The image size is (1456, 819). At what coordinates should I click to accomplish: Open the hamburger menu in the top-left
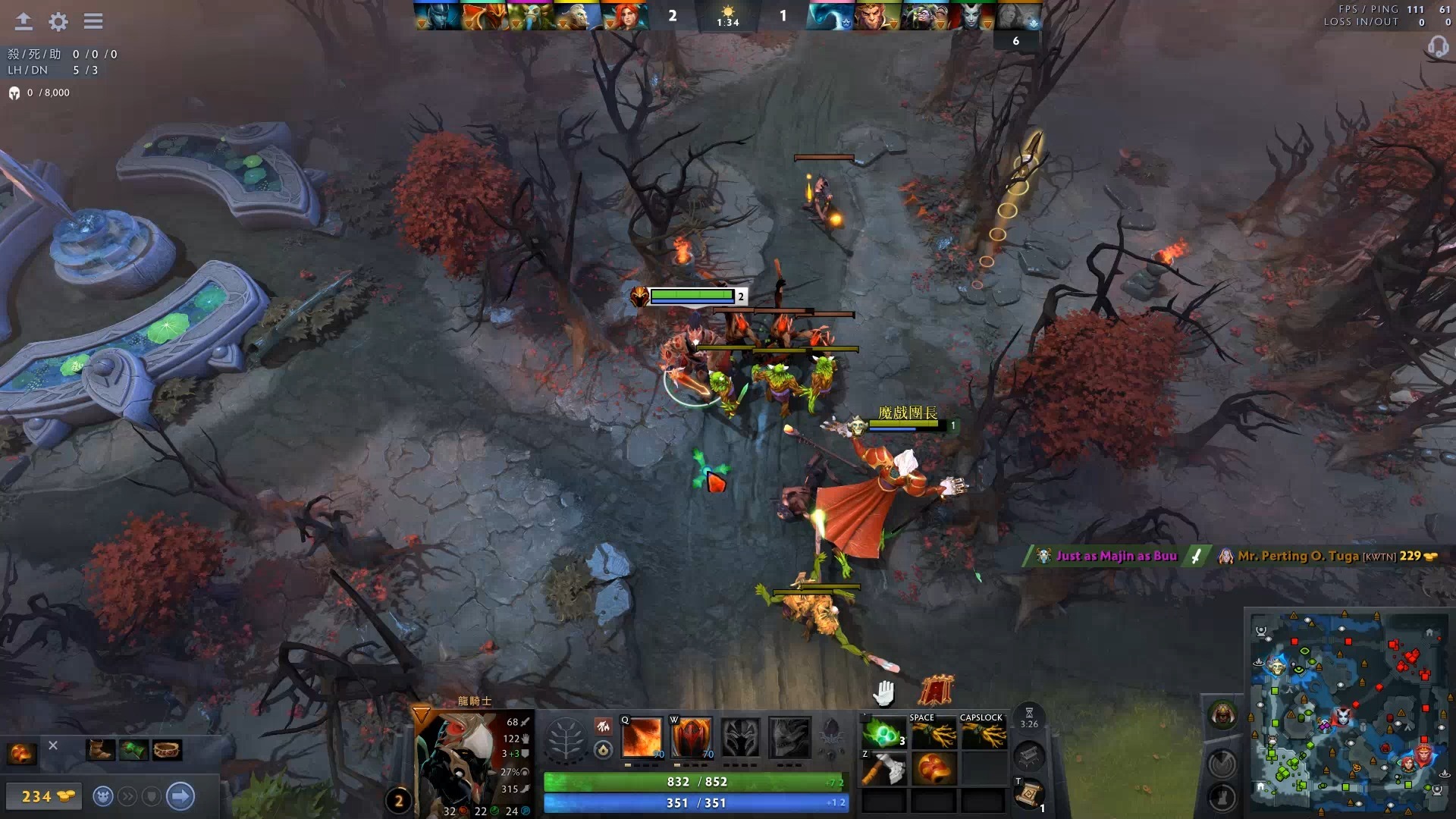click(93, 21)
